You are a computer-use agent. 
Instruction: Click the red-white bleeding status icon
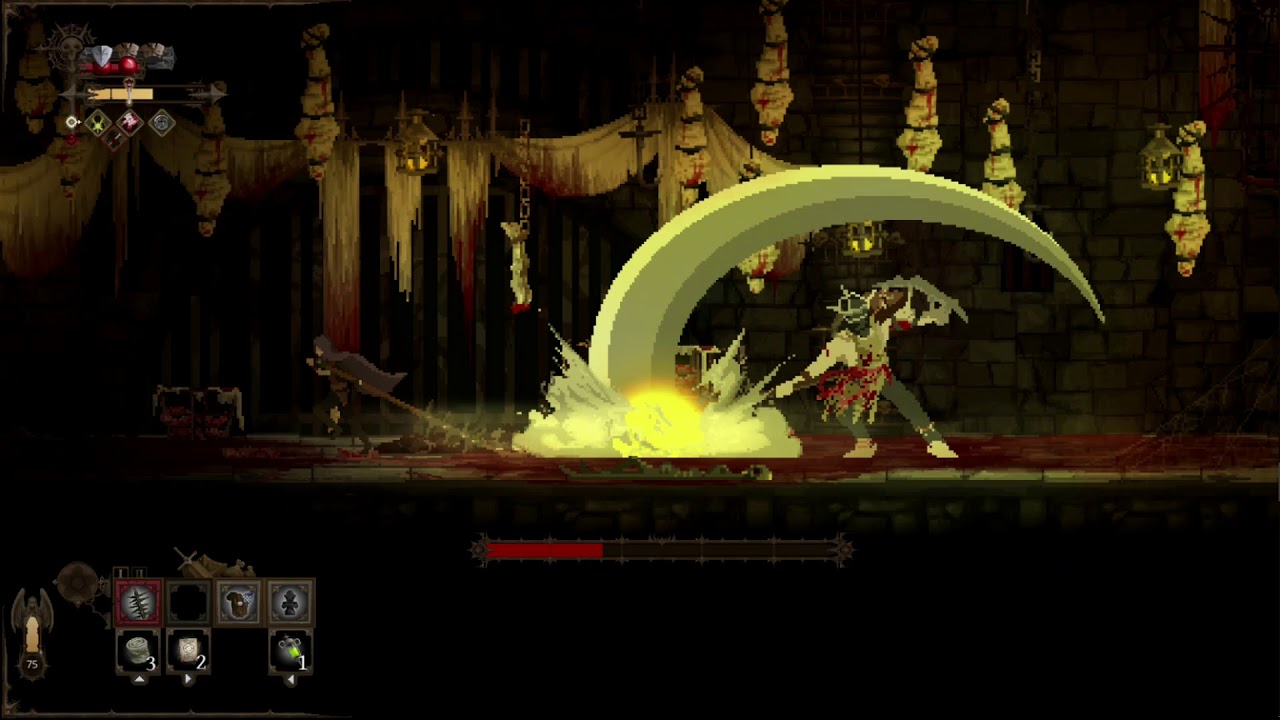[x=130, y=123]
